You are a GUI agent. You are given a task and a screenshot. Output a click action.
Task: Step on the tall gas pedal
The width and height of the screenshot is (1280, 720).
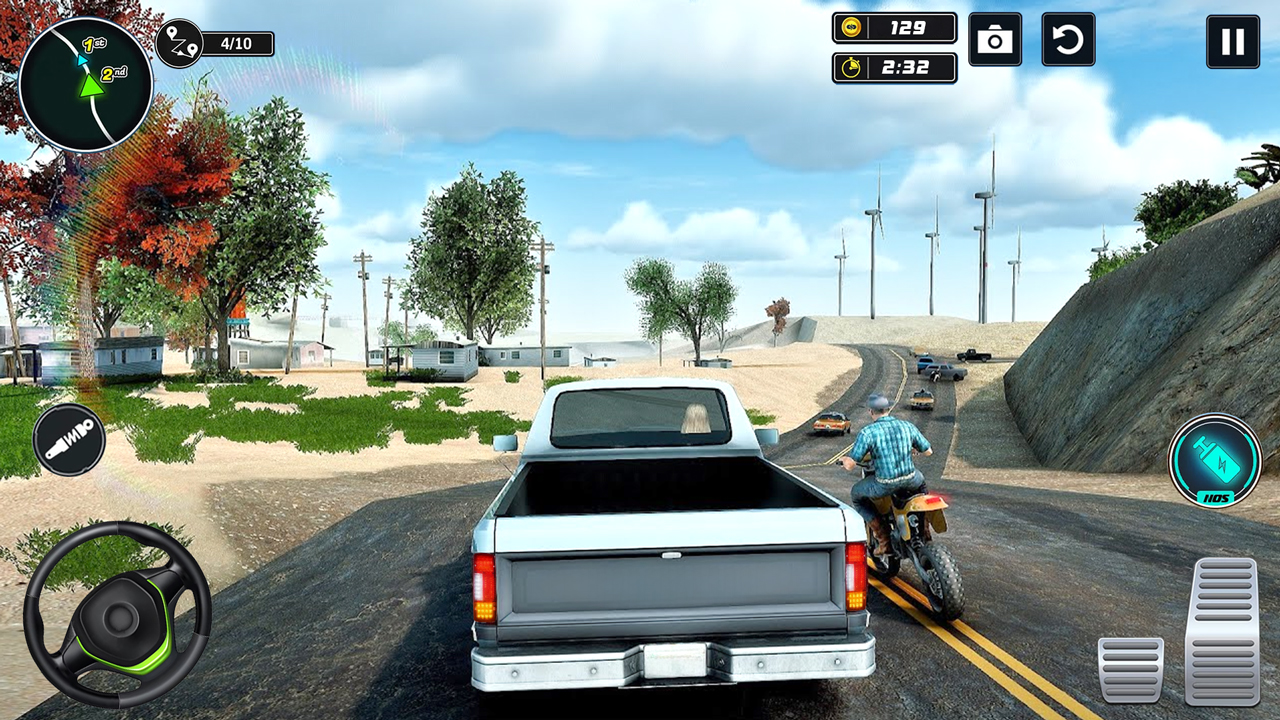click(x=1222, y=630)
